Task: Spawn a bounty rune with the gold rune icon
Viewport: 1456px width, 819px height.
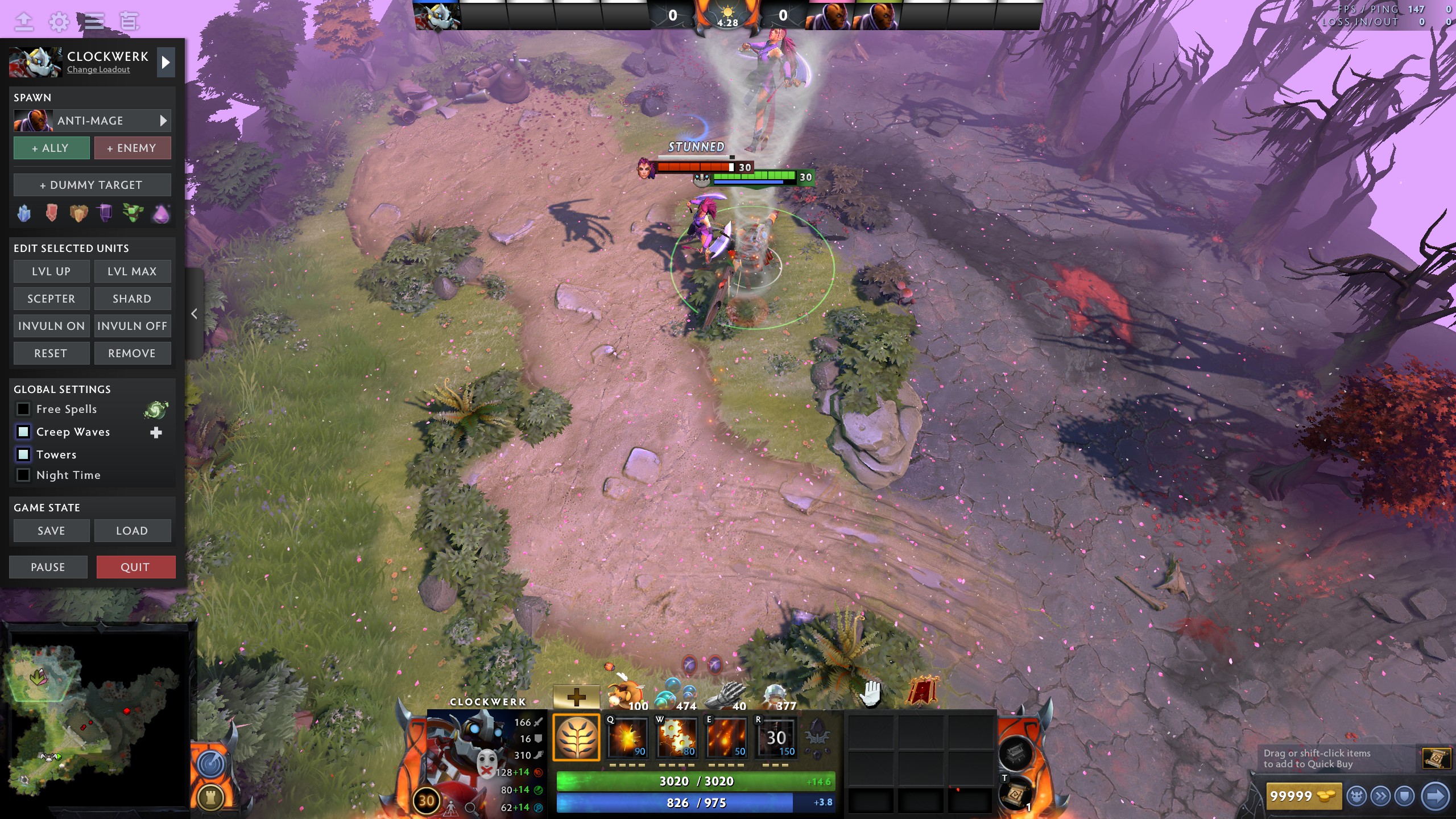Action: coord(79,212)
